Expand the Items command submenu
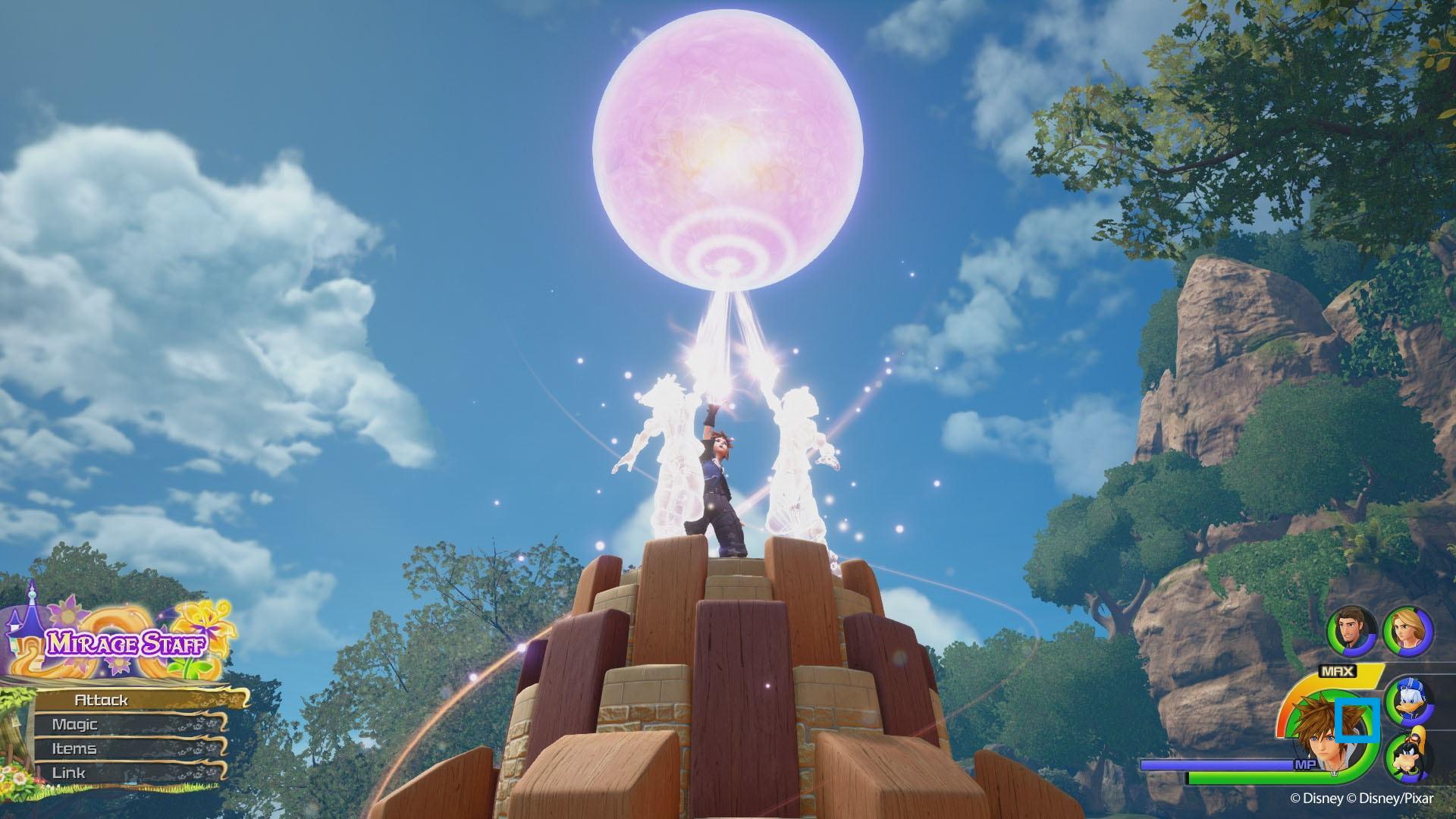Image resolution: width=1456 pixels, height=819 pixels. (76, 748)
